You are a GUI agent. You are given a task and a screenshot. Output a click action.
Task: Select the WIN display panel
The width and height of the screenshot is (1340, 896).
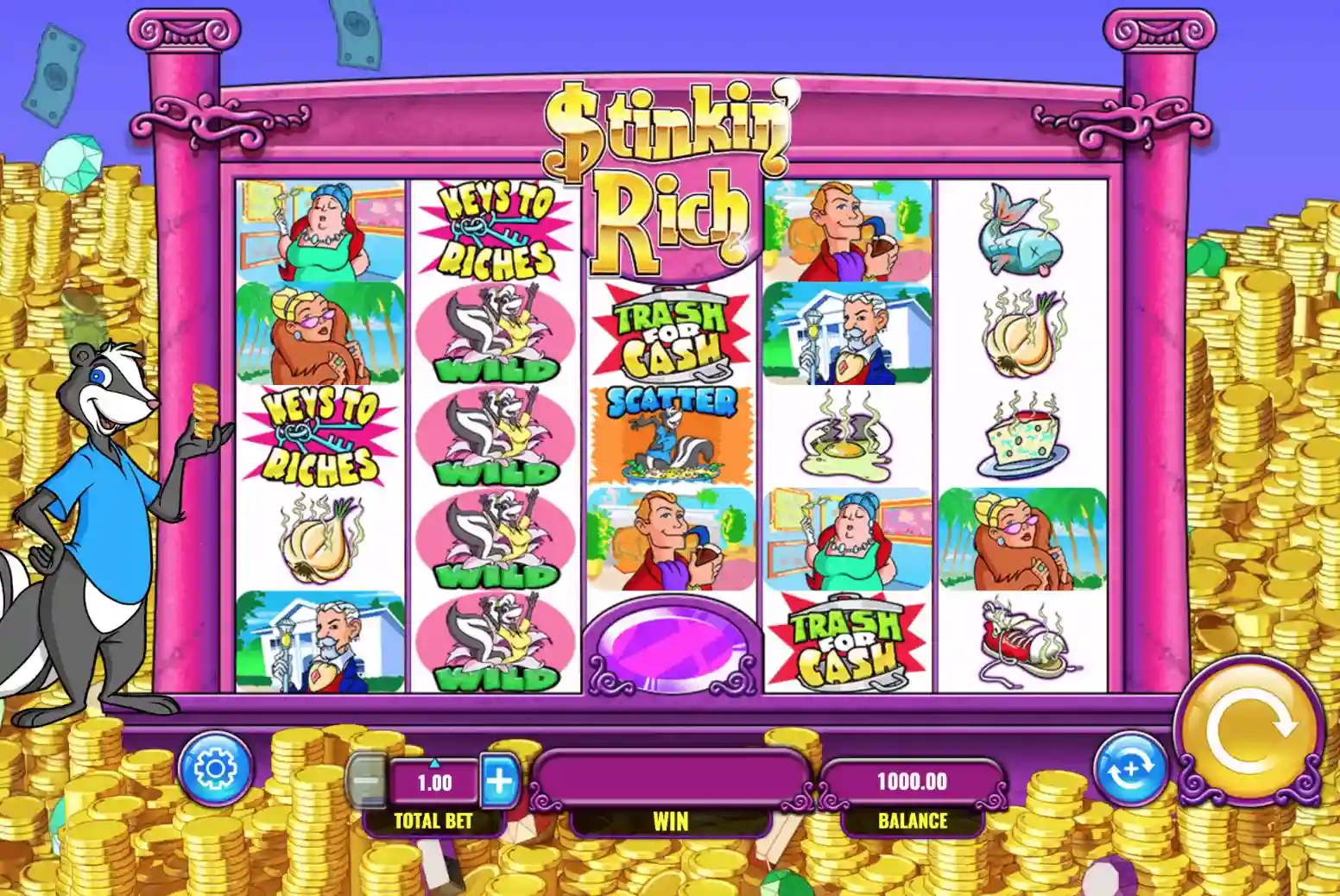[x=673, y=779]
